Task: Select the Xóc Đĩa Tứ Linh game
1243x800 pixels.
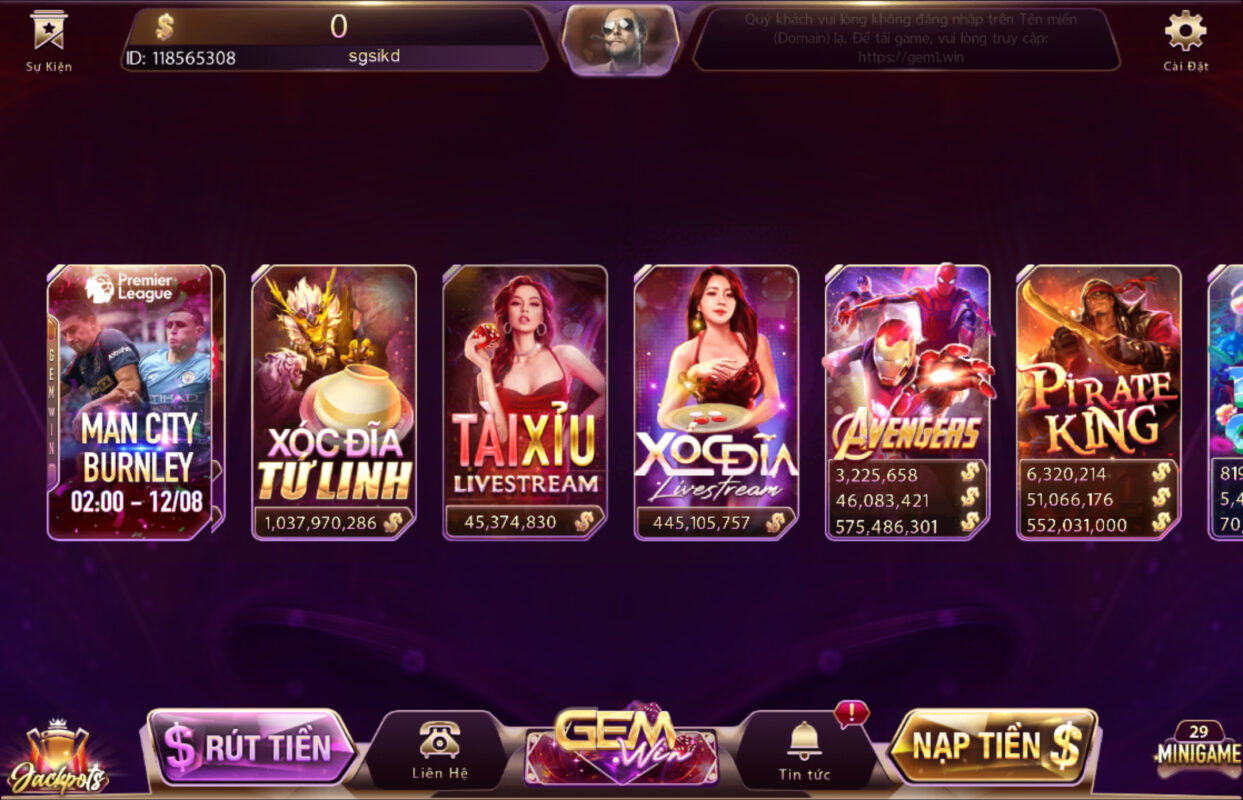Action: point(333,402)
